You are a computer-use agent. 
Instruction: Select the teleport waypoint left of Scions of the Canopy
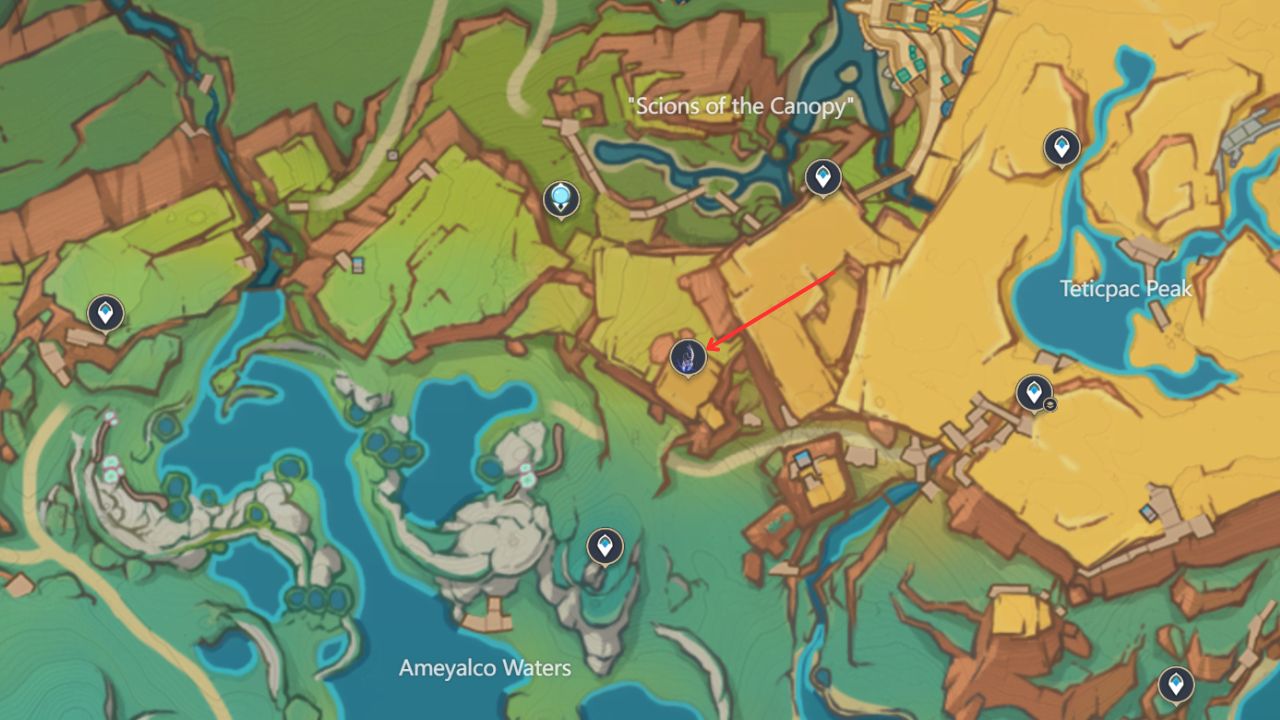(561, 197)
